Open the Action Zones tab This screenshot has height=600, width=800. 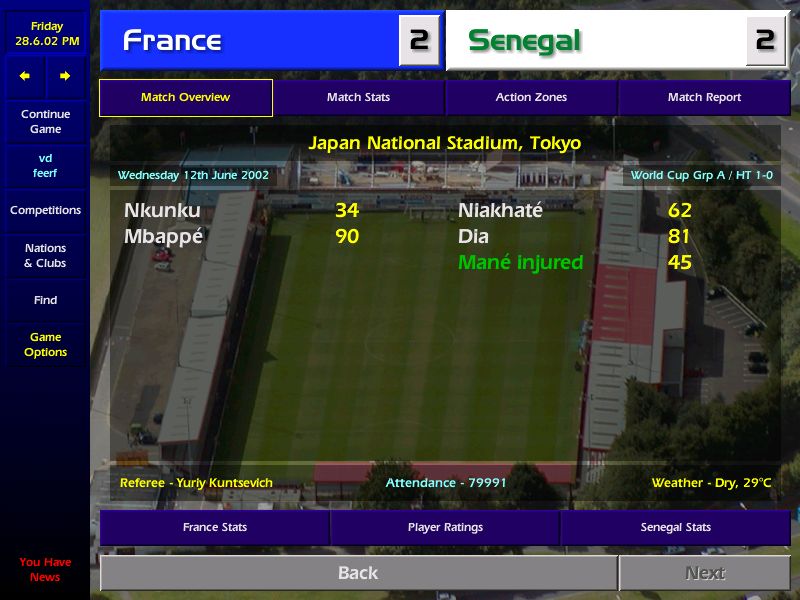pos(531,98)
